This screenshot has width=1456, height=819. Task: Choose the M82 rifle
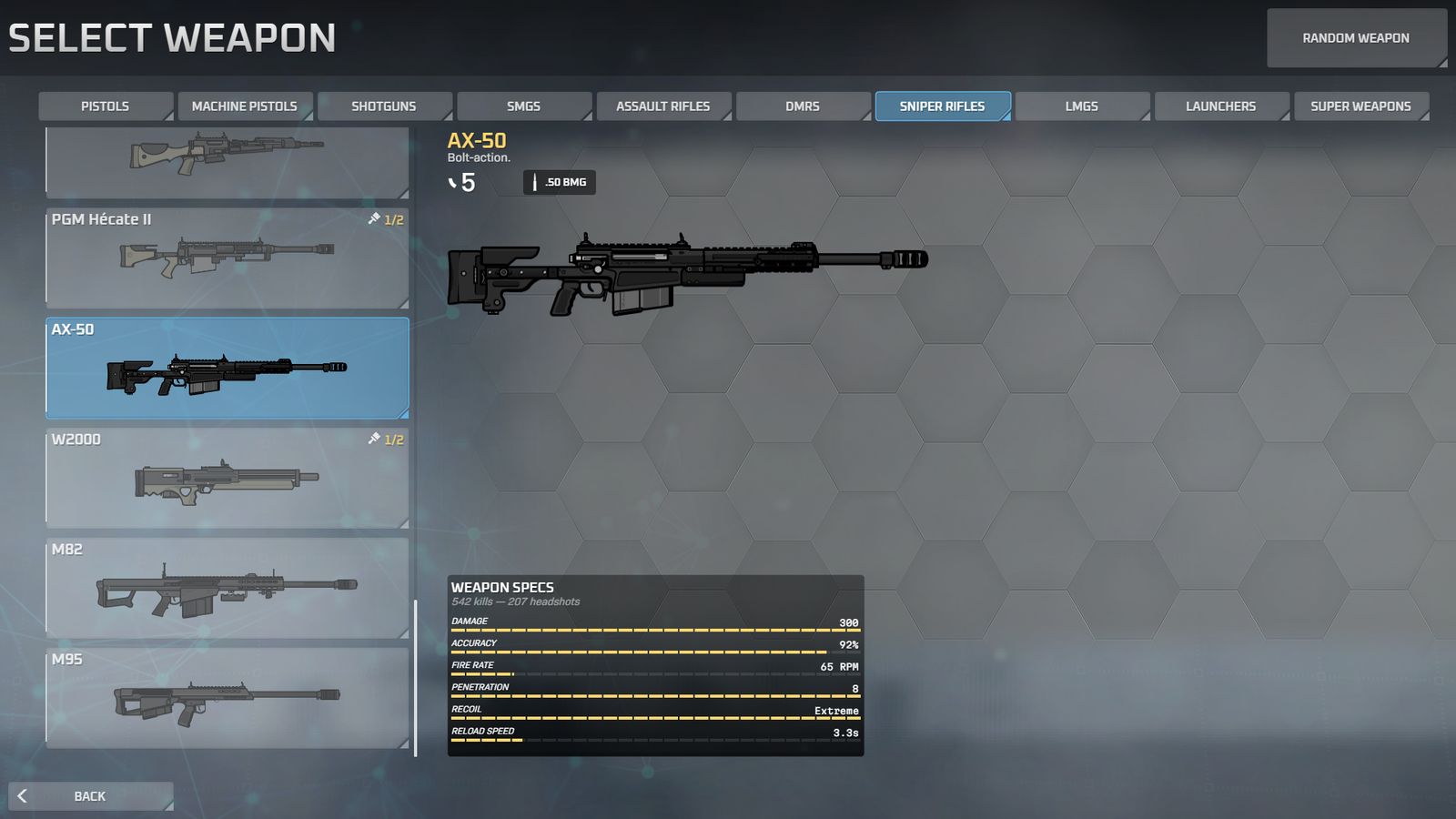227,589
